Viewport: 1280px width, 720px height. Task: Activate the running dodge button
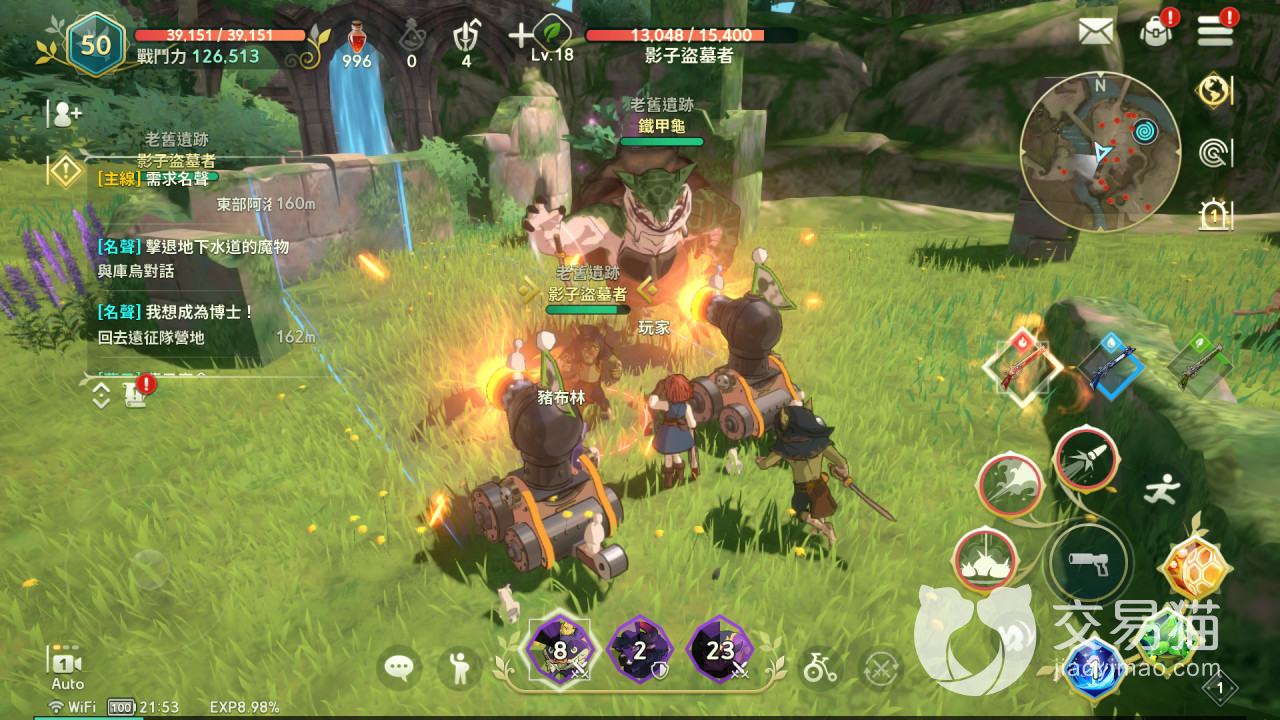[x=1162, y=489]
